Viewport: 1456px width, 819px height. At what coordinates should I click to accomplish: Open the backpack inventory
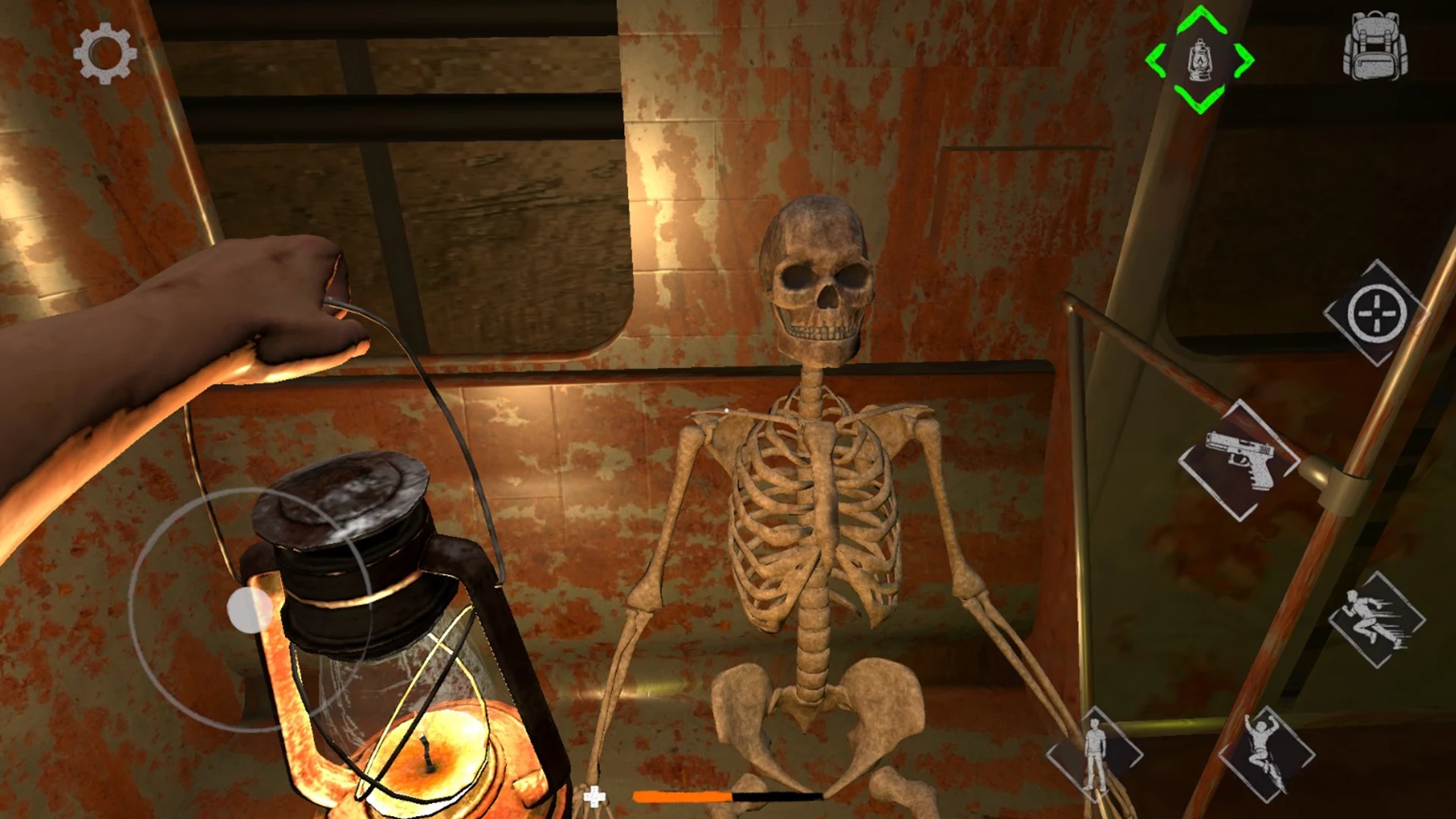click(x=1376, y=46)
